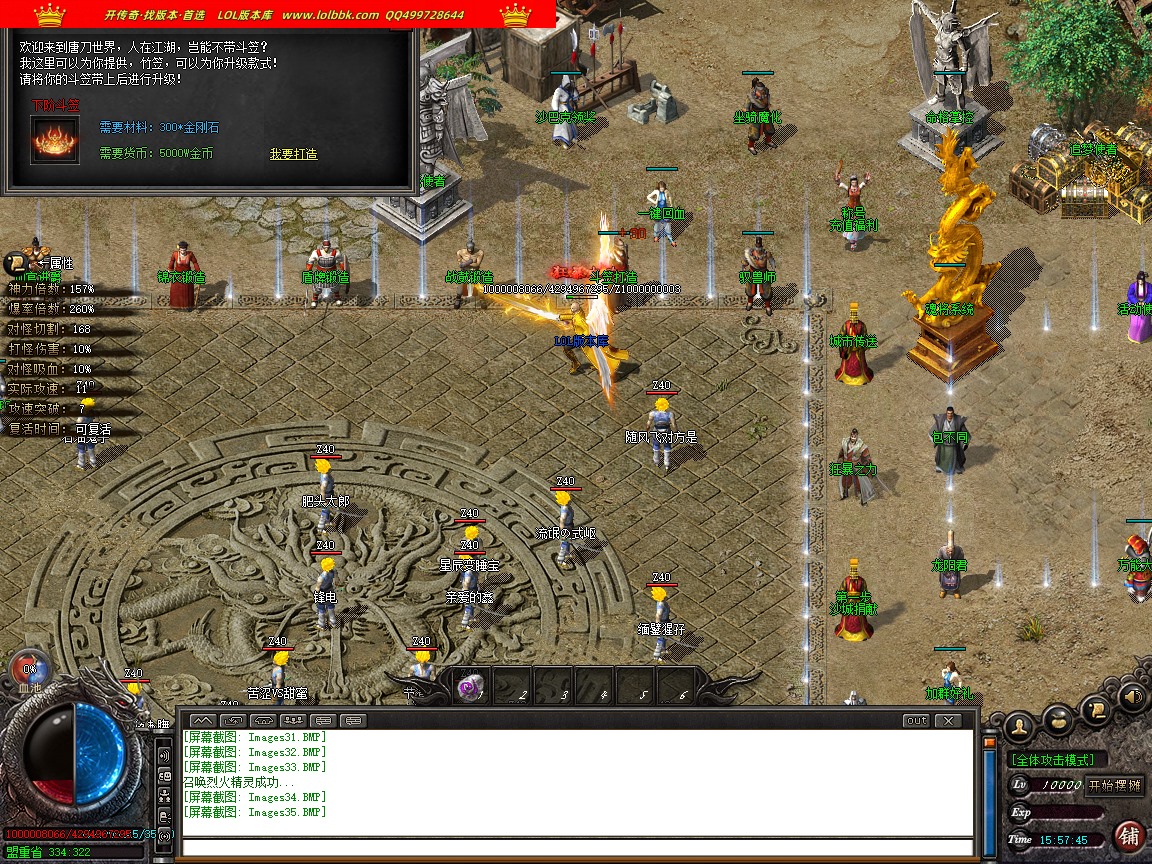Use the purple item in hotbar slot 1
The width and height of the screenshot is (1152, 864).
471,687
